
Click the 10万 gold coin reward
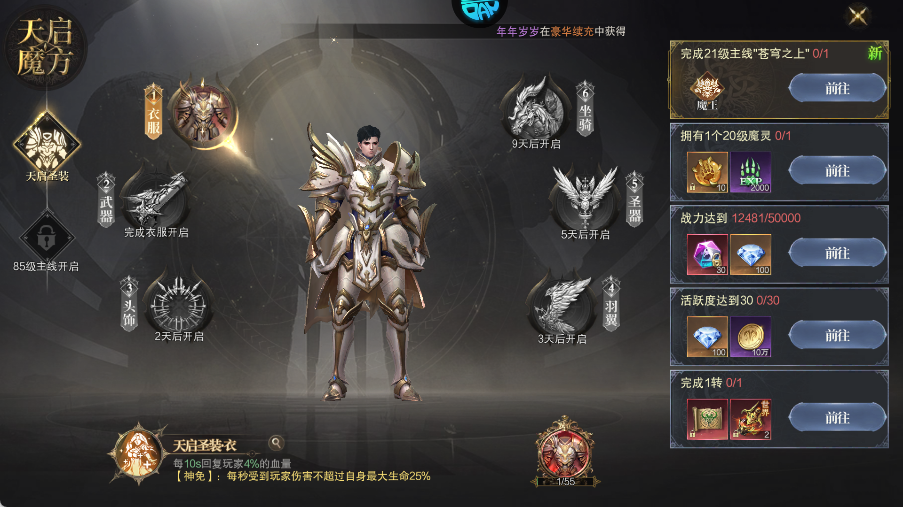pos(750,336)
